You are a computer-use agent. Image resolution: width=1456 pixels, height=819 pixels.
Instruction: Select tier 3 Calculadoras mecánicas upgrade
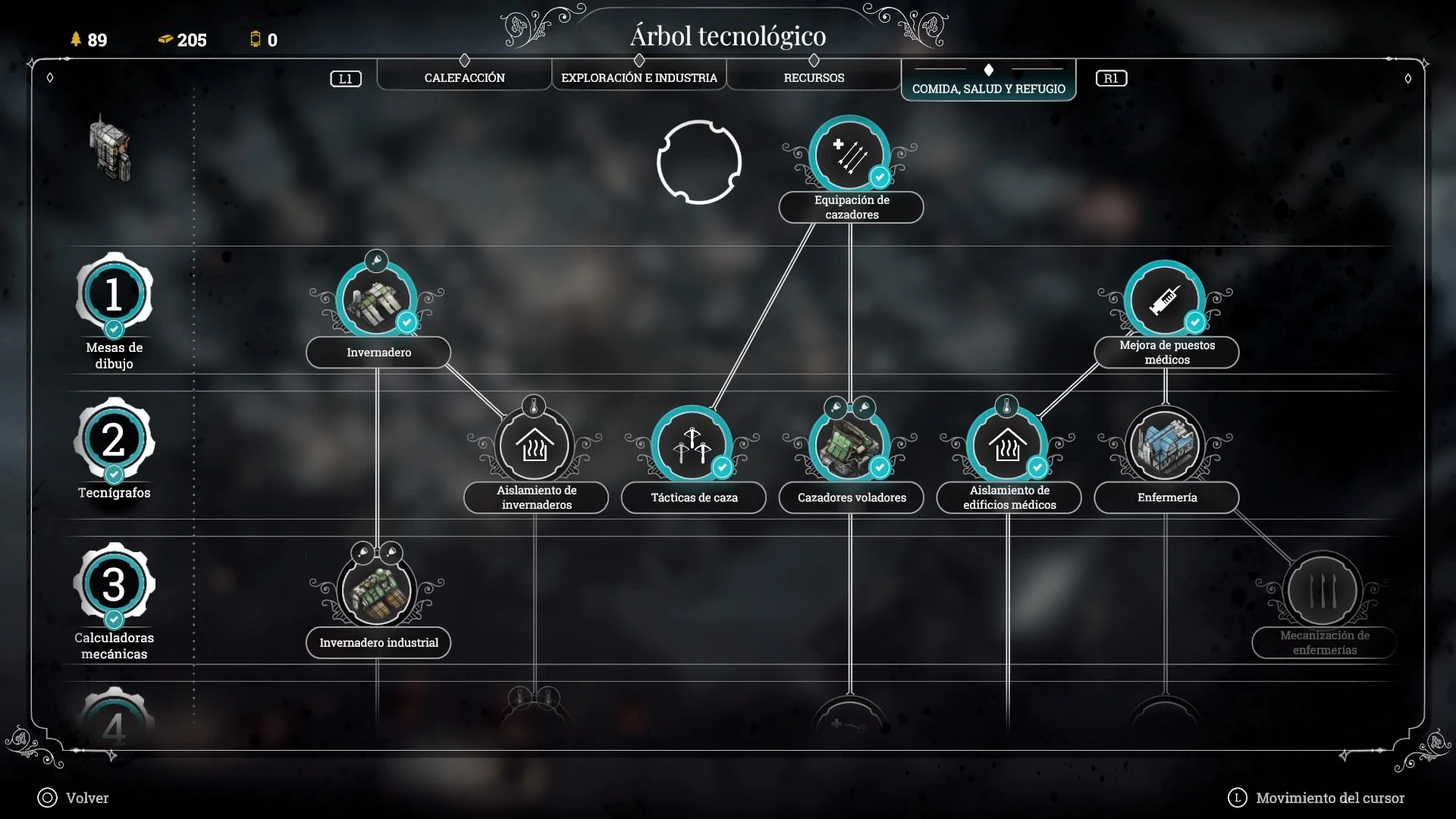pyautogui.click(x=114, y=585)
